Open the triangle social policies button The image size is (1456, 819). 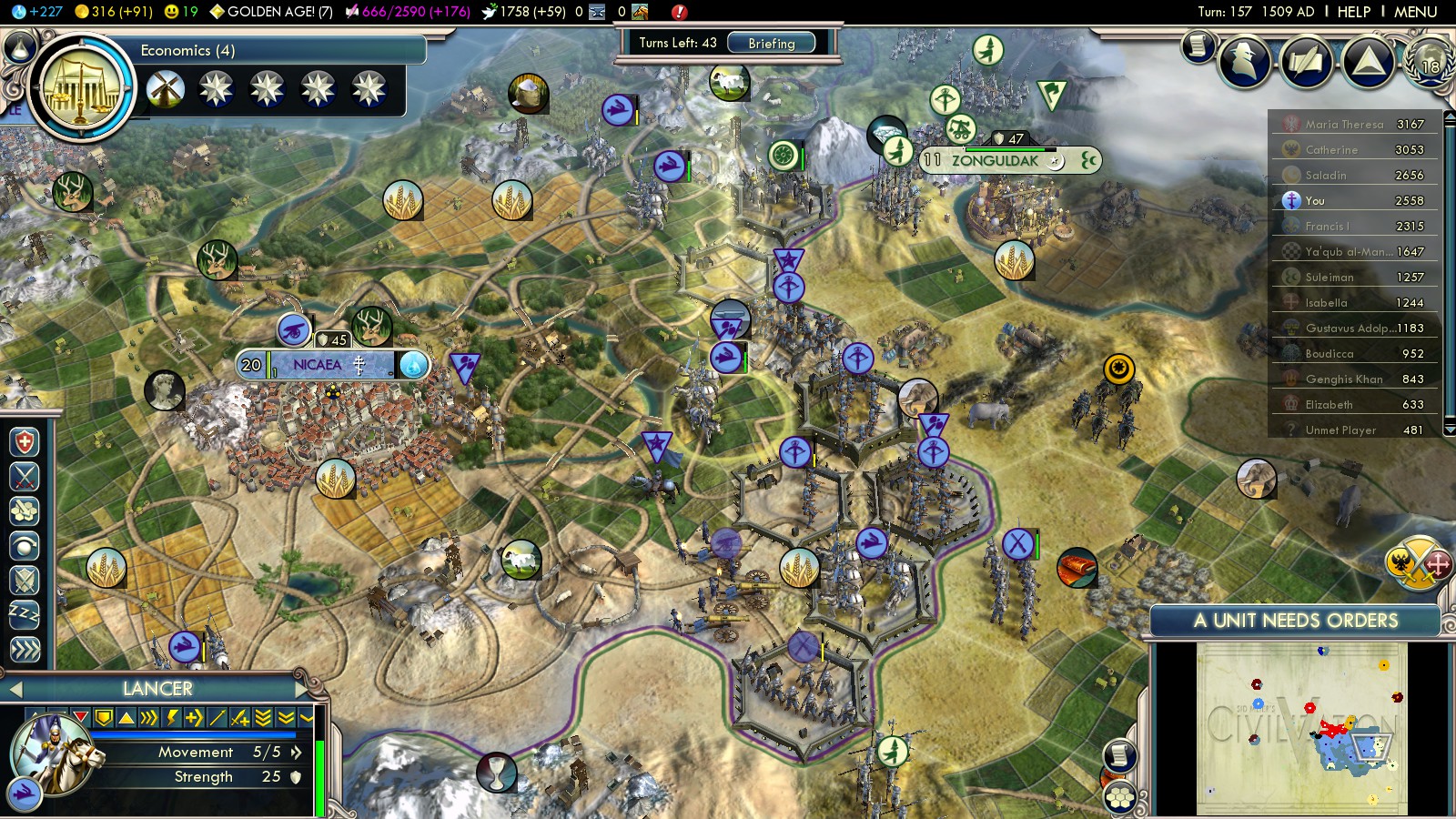(1368, 61)
